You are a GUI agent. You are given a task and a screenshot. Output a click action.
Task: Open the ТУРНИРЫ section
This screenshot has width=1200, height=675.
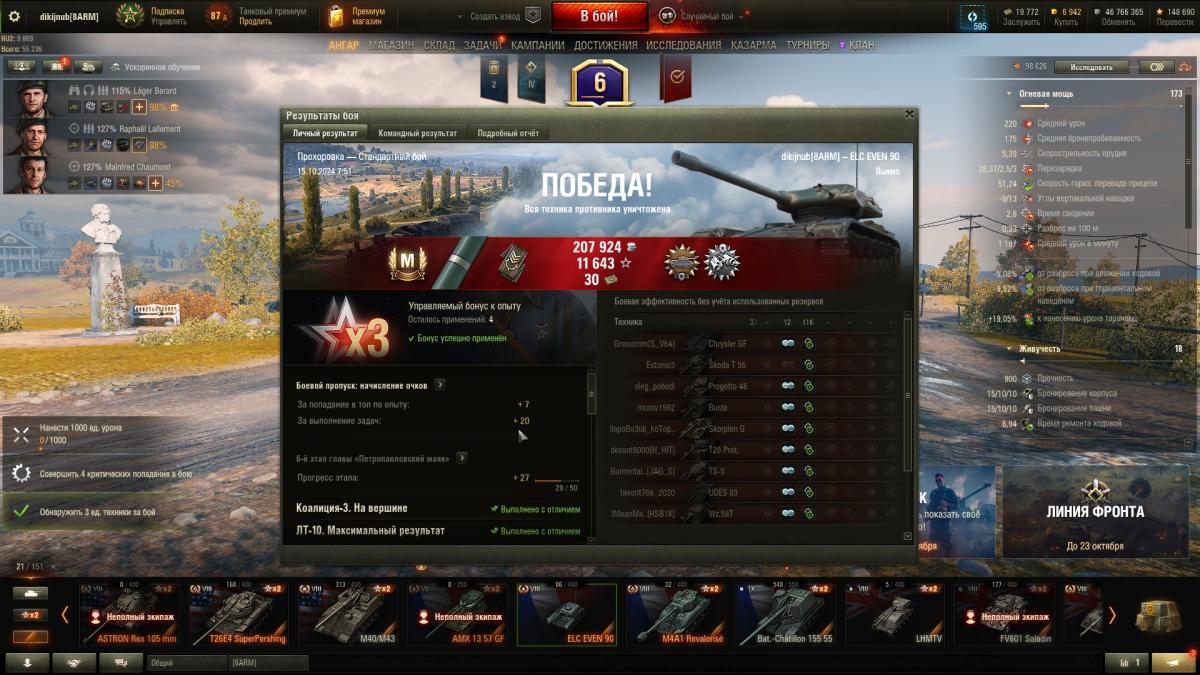[807, 45]
